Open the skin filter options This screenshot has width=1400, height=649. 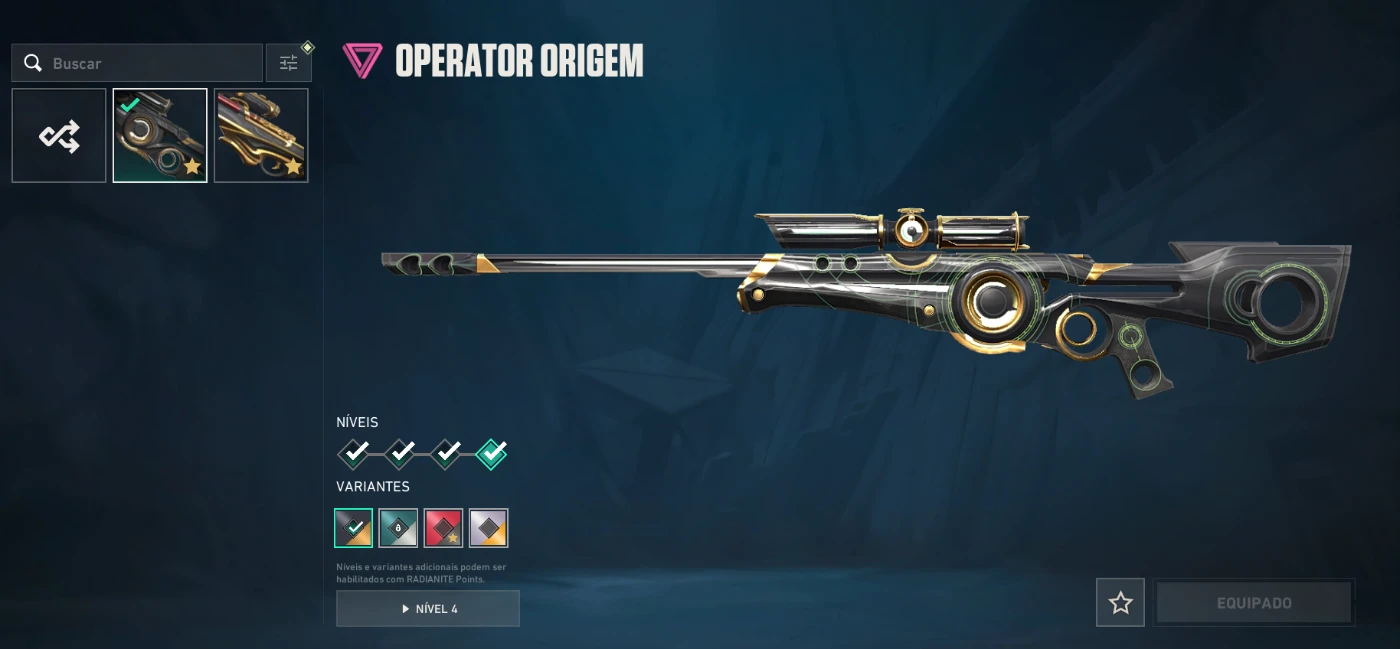(289, 63)
